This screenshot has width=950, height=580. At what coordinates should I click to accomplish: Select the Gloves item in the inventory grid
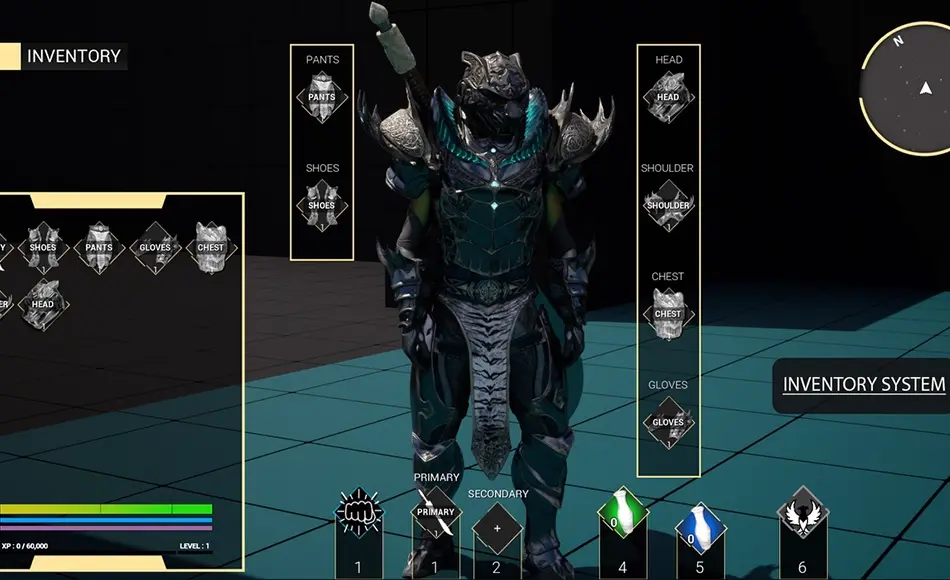click(155, 248)
